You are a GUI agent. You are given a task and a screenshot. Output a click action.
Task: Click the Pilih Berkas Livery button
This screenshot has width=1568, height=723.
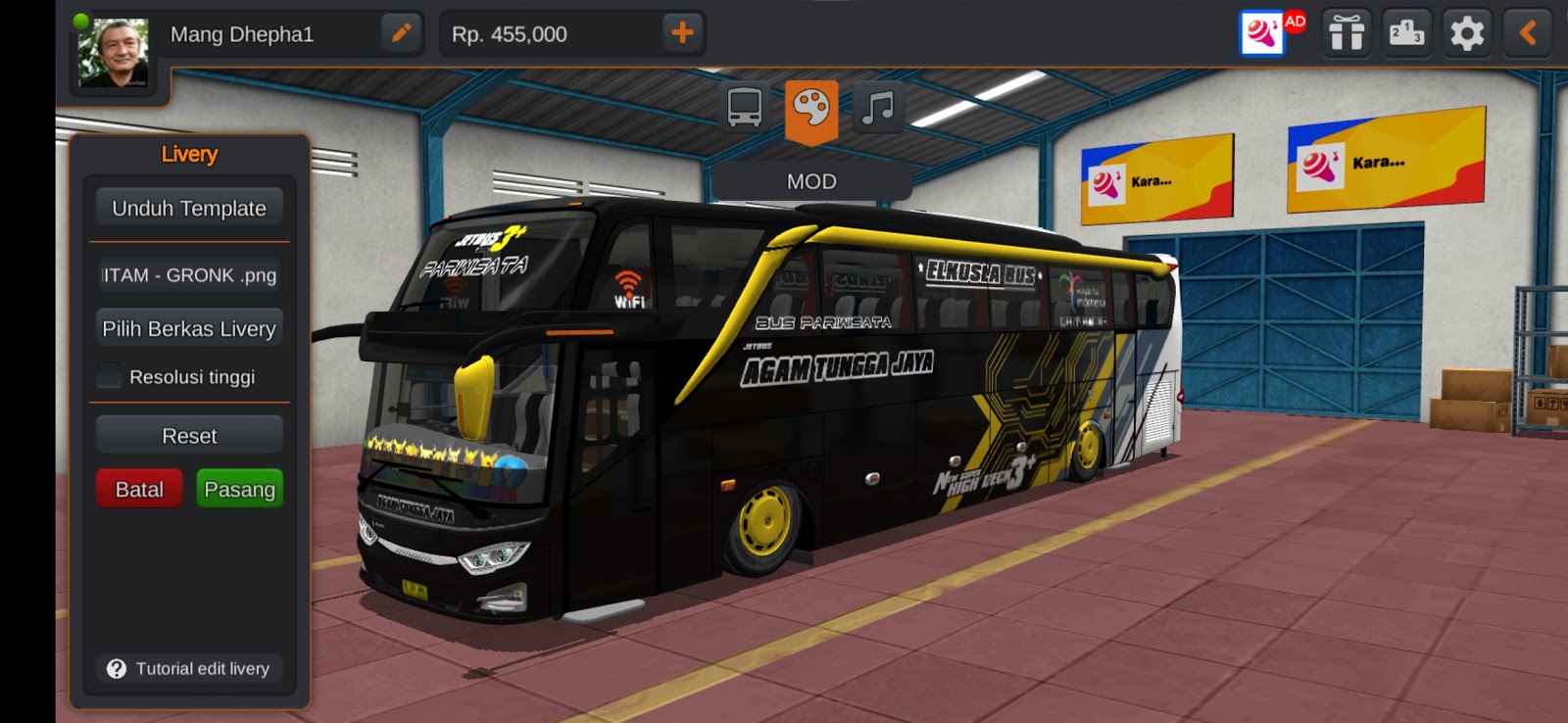pyautogui.click(x=189, y=328)
